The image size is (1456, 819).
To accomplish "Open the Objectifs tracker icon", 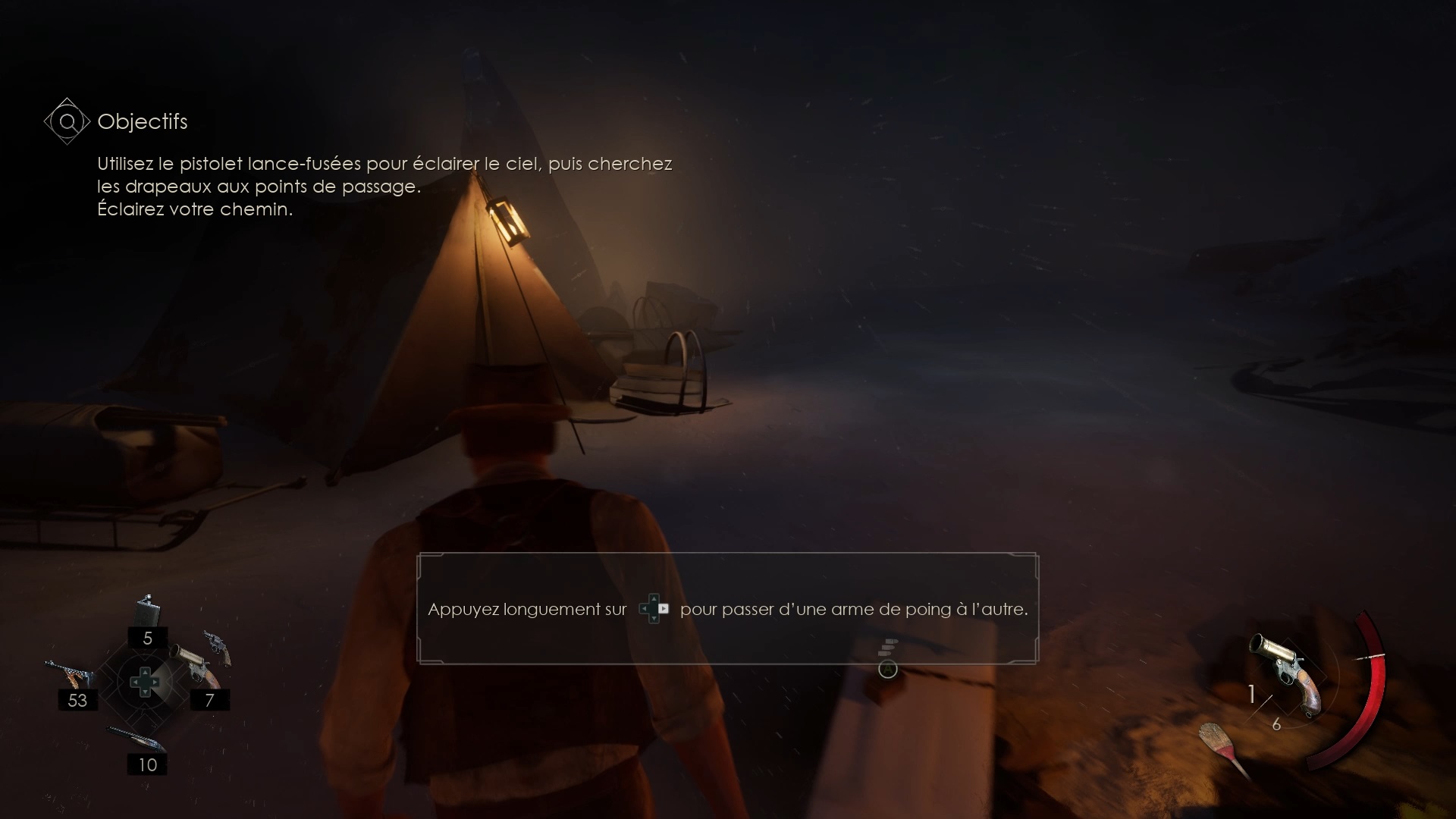I will click(67, 121).
